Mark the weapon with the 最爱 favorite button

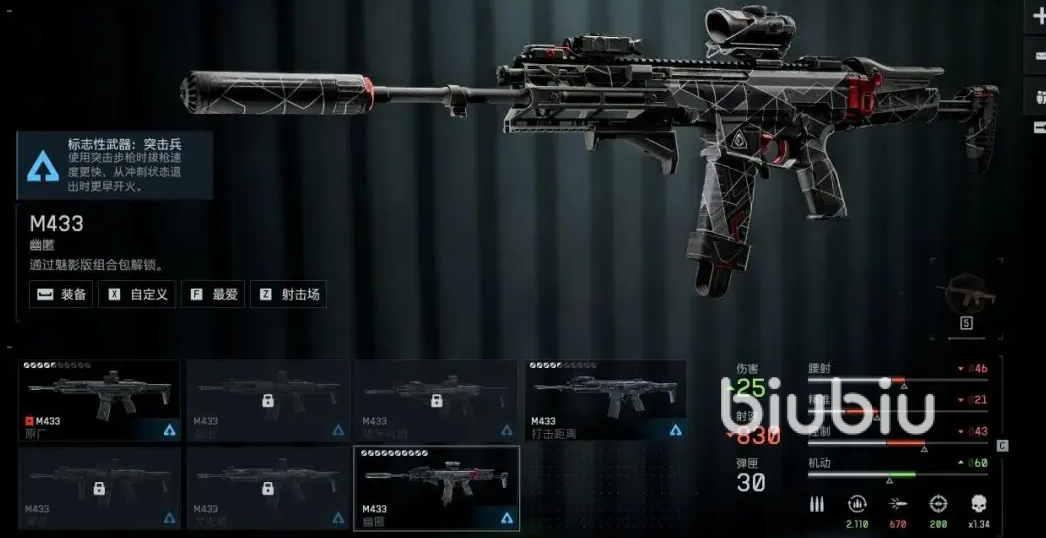[x=211, y=294]
